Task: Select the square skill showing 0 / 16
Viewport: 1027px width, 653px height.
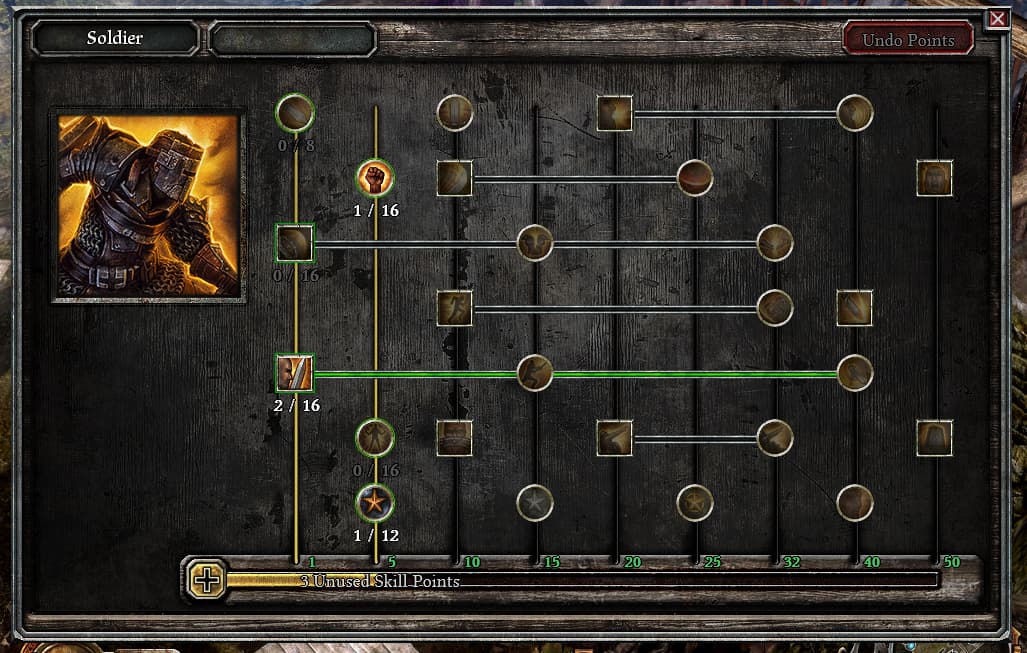Action: coord(295,243)
